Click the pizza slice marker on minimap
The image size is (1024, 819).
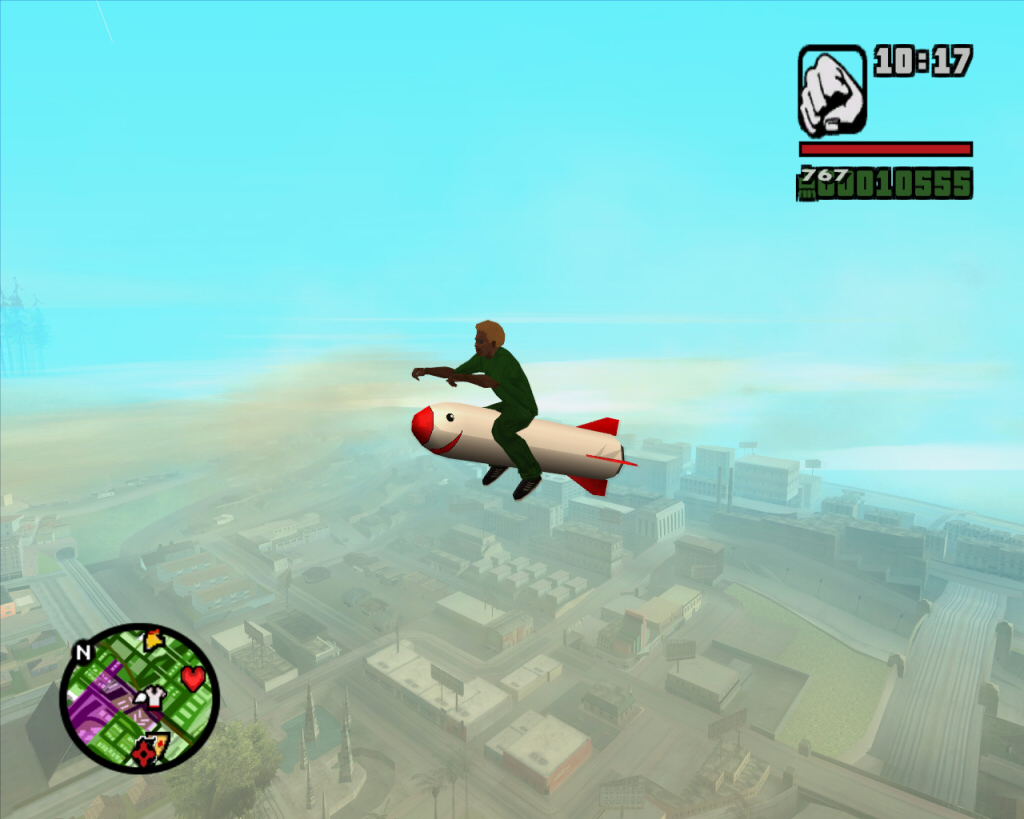tap(161, 742)
